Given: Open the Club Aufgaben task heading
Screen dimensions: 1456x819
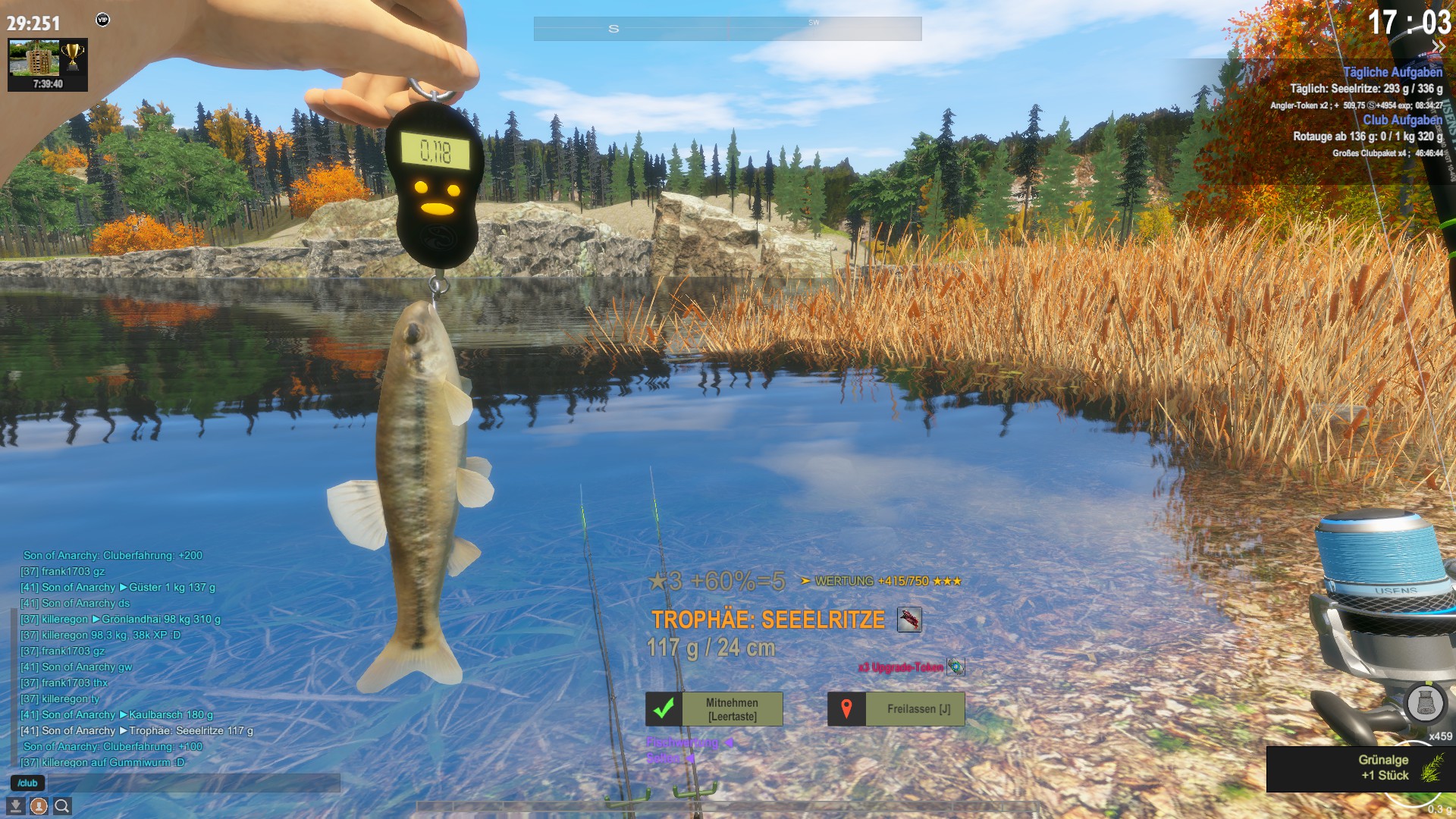Looking at the screenshot, I should [x=1402, y=120].
